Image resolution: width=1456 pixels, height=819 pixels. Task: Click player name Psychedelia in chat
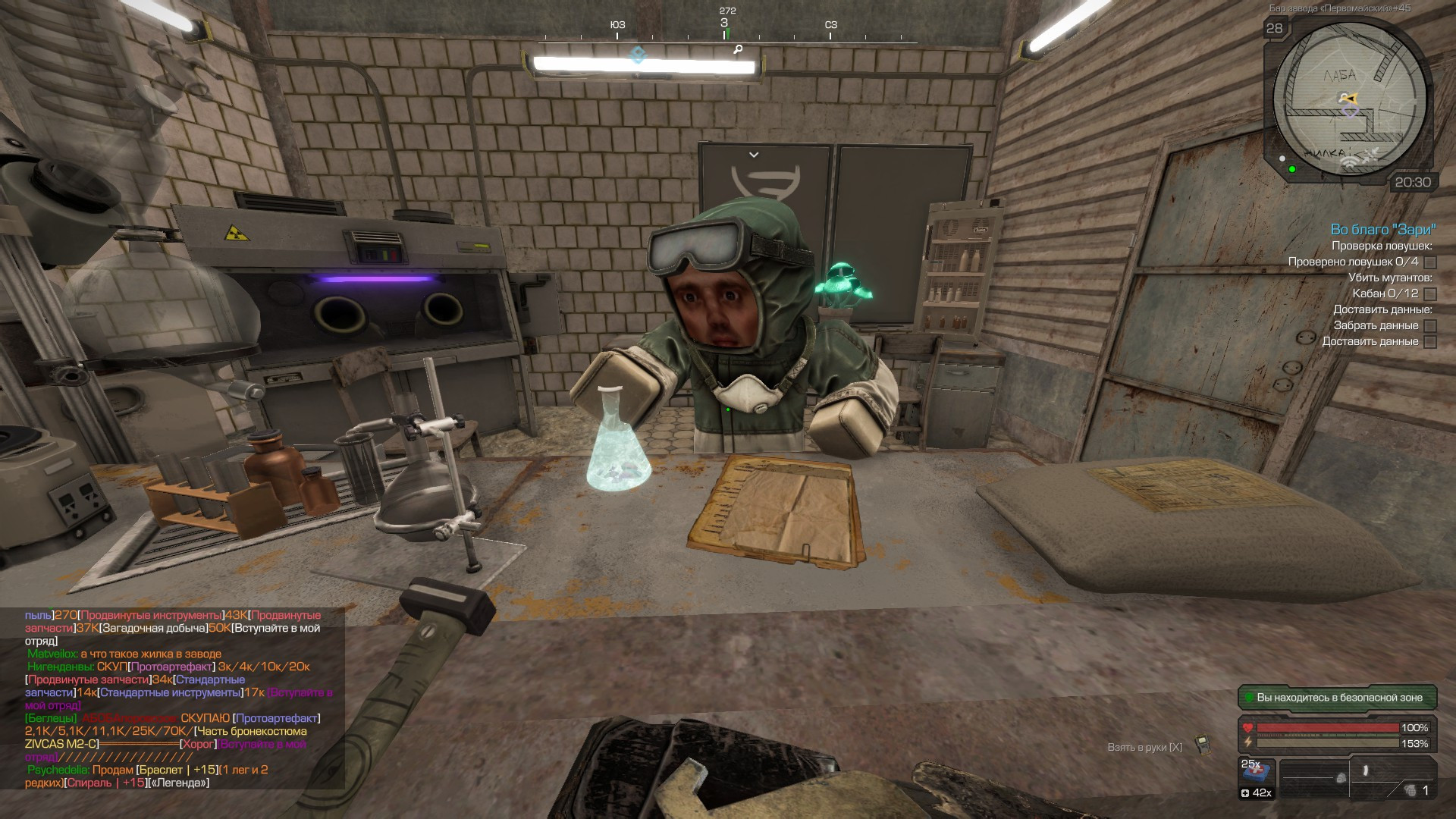(x=58, y=770)
